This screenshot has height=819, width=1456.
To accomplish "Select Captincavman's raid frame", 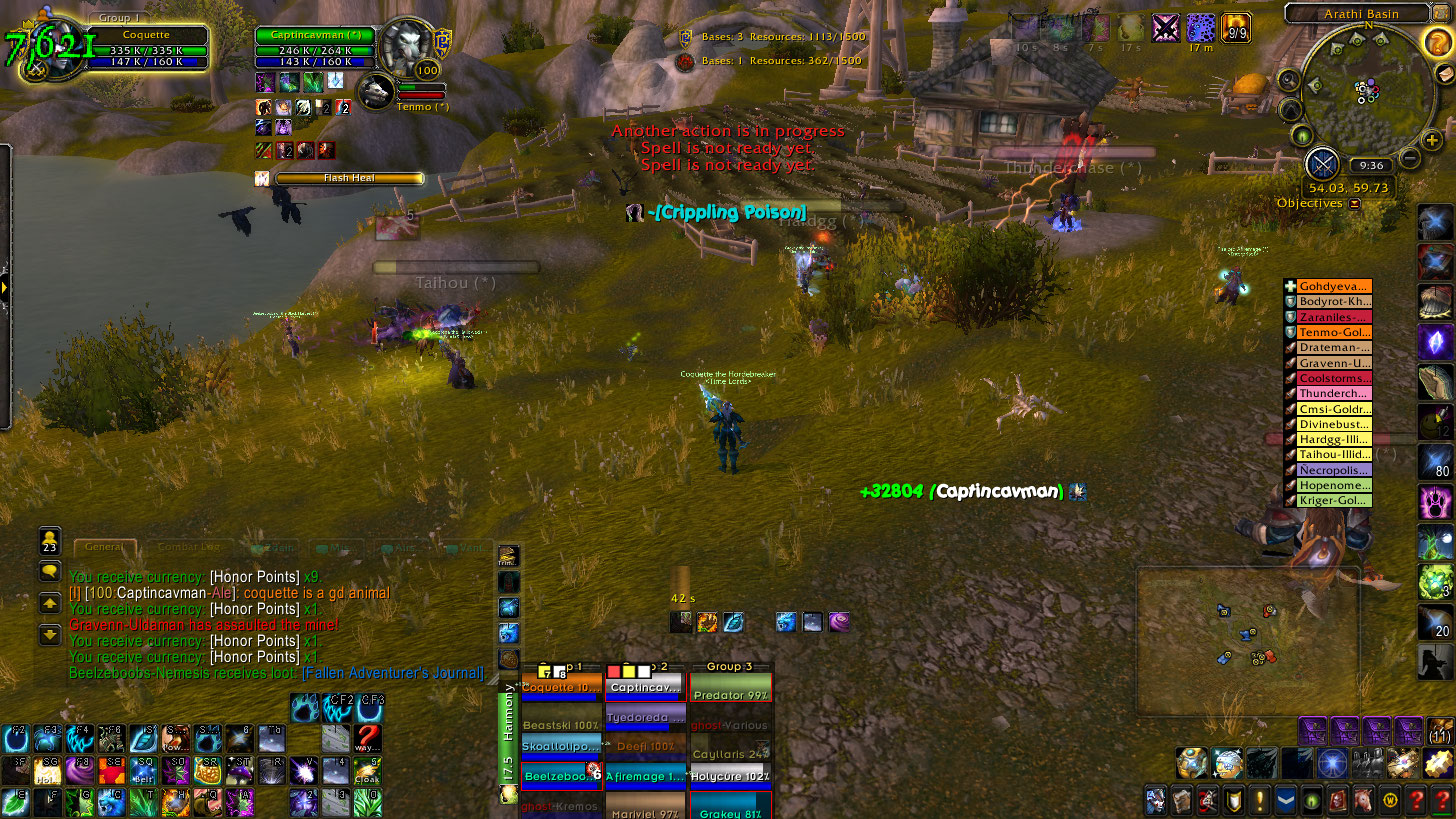I will pyautogui.click(x=645, y=687).
